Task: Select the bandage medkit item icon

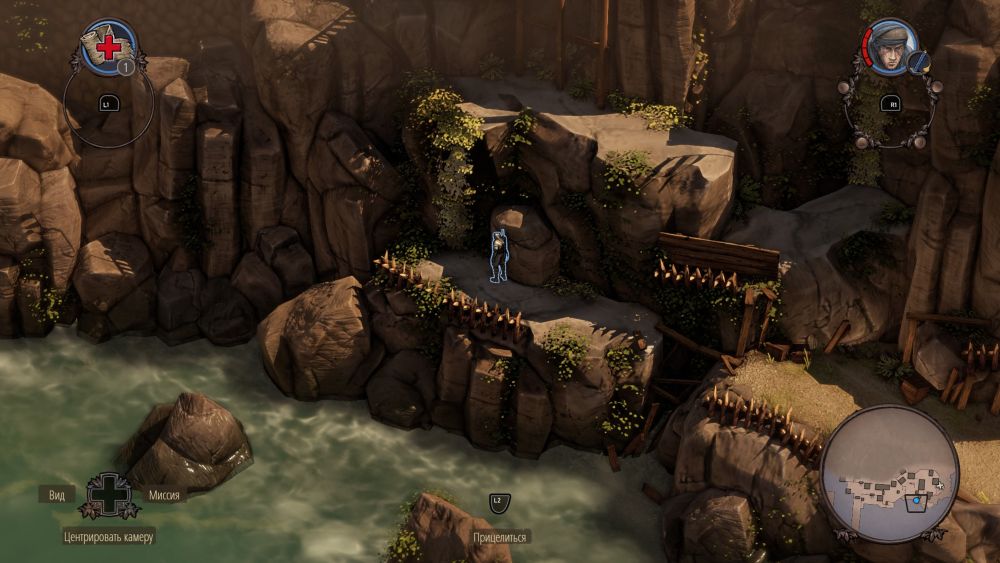Action: [x=107, y=46]
